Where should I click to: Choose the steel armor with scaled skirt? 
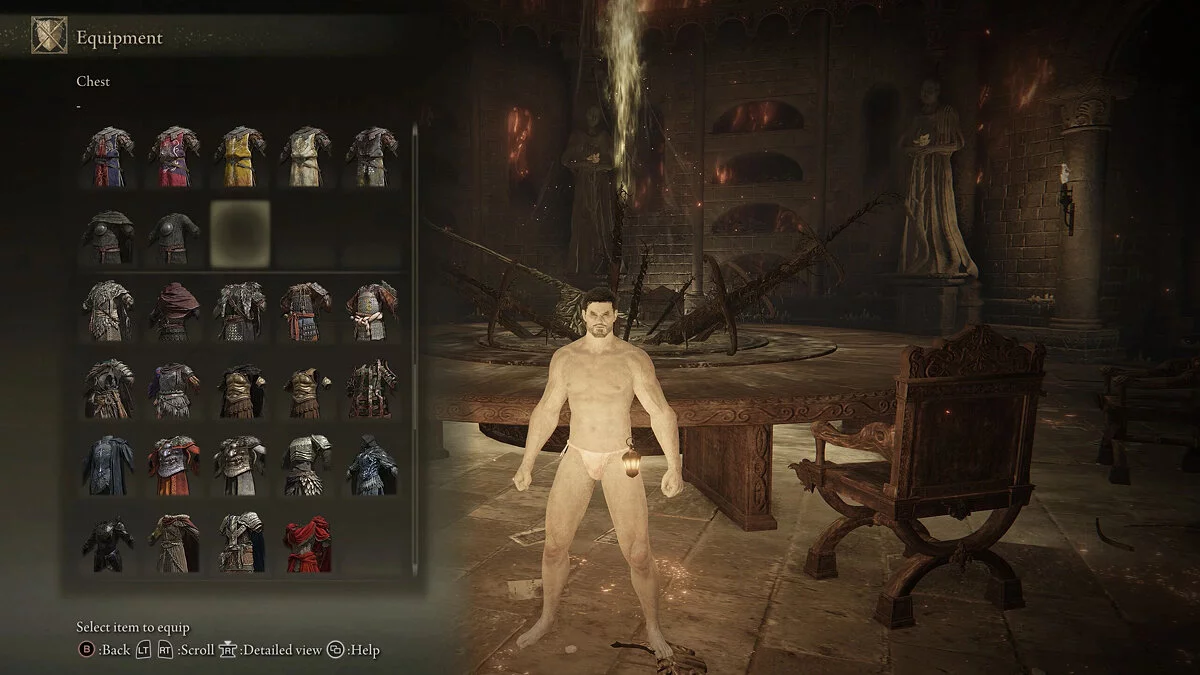pos(305,465)
